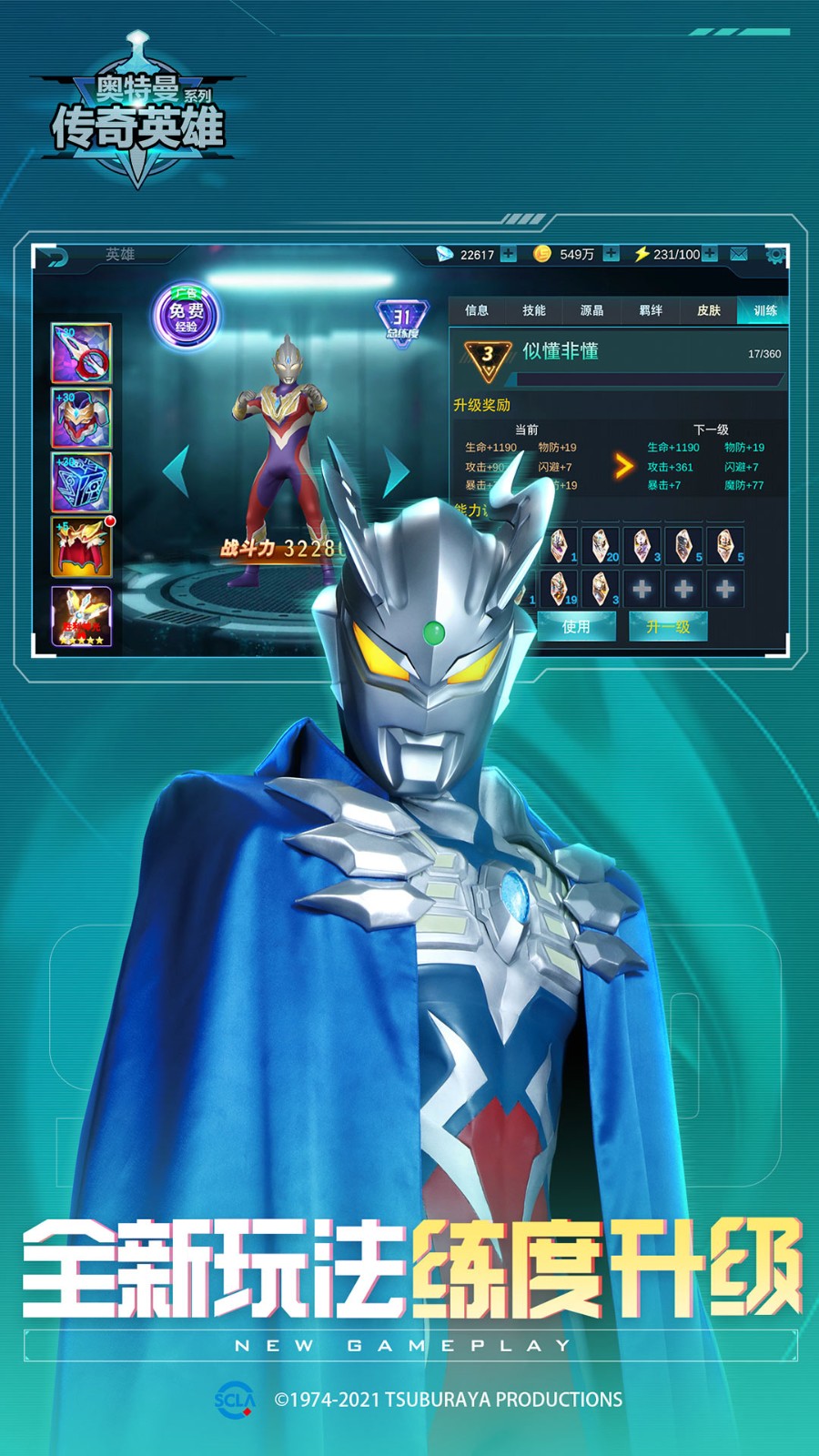Select the red cape equipment slot

click(81, 548)
